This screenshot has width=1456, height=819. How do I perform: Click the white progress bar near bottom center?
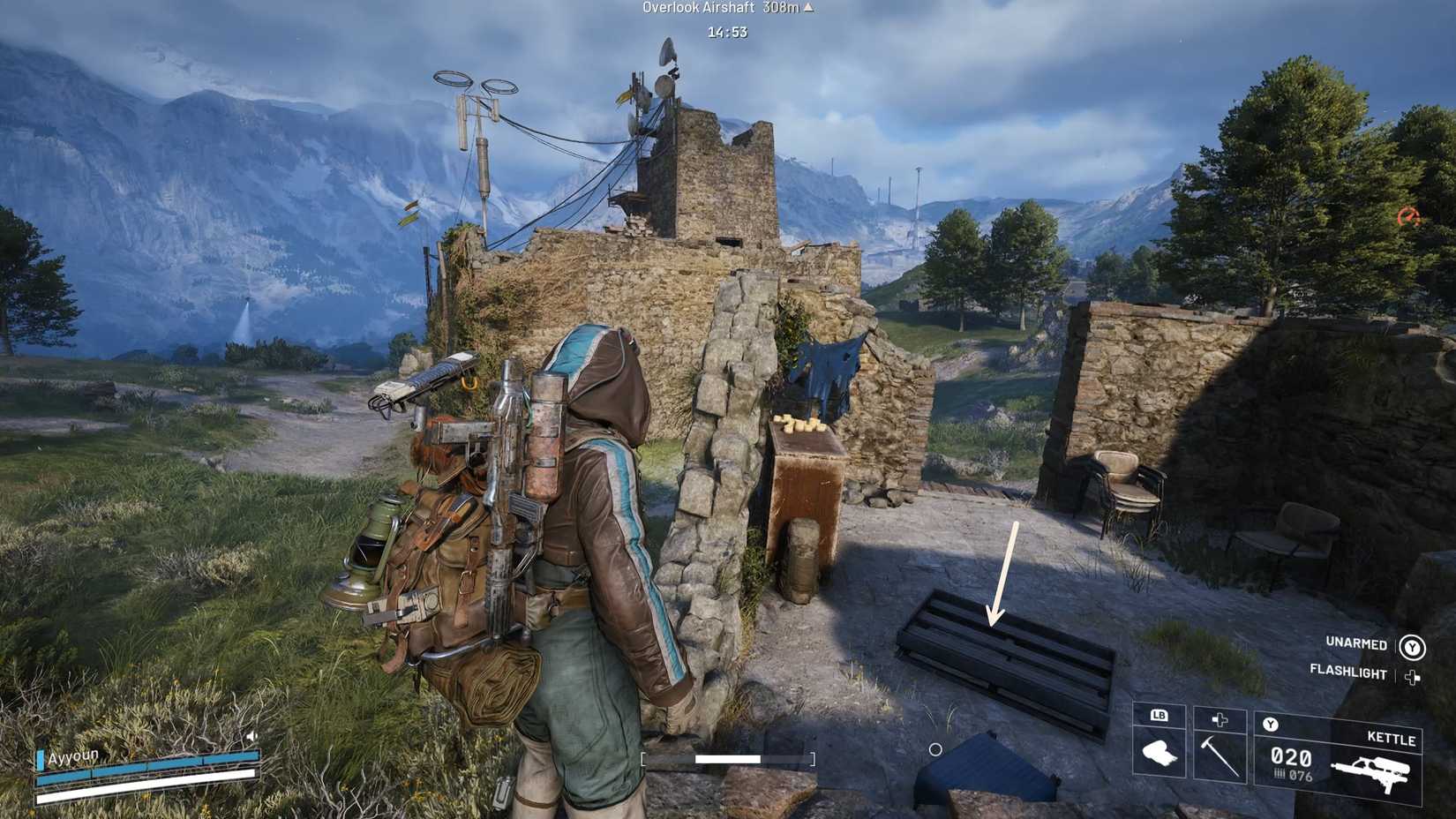click(x=728, y=757)
